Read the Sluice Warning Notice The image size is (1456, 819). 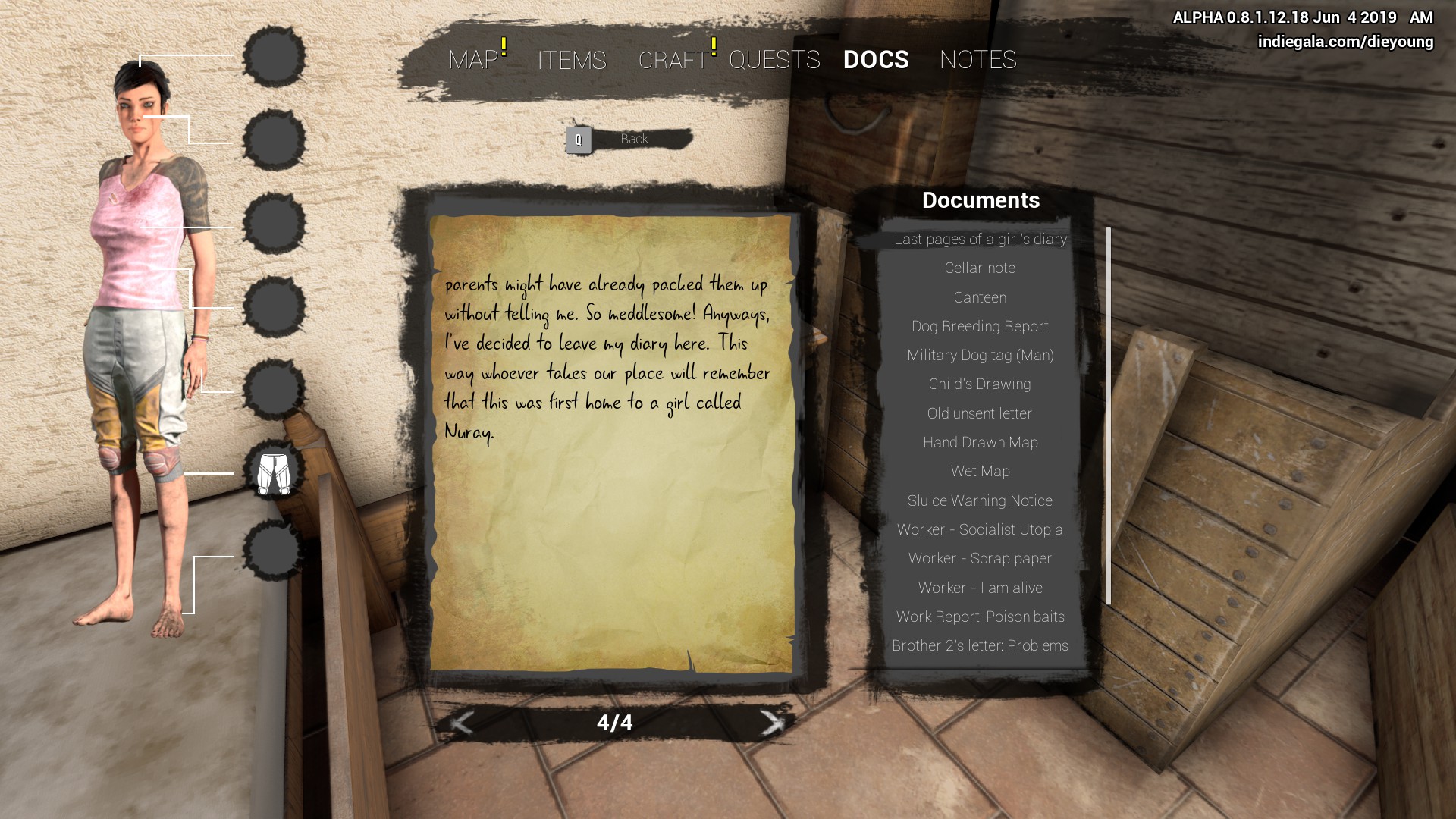coord(980,500)
